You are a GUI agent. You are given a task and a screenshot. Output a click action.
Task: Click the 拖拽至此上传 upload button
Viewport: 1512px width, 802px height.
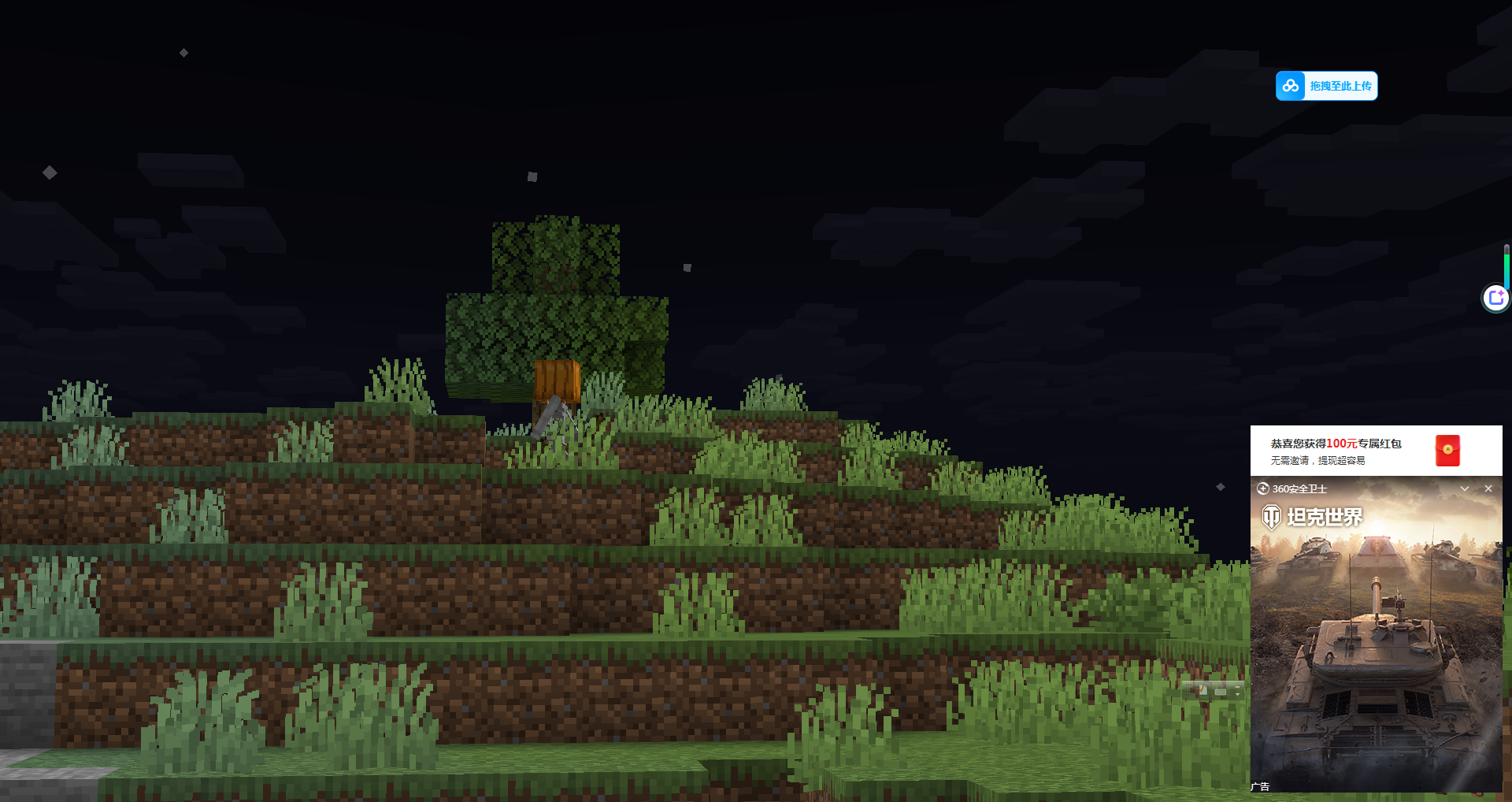(x=1326, y=86)
